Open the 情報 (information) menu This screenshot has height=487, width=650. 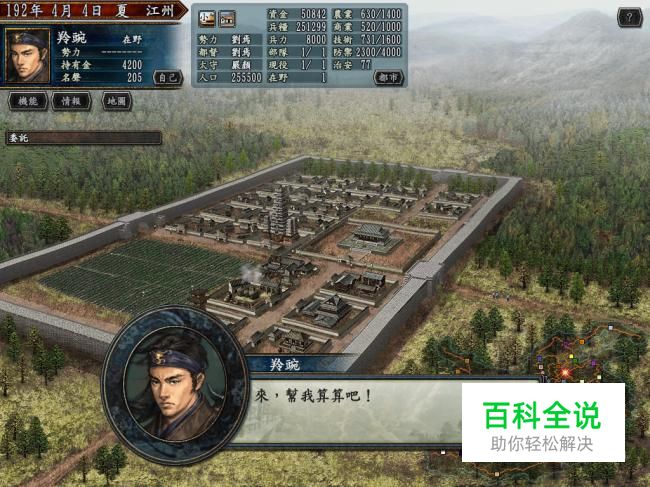click(71, 101)
